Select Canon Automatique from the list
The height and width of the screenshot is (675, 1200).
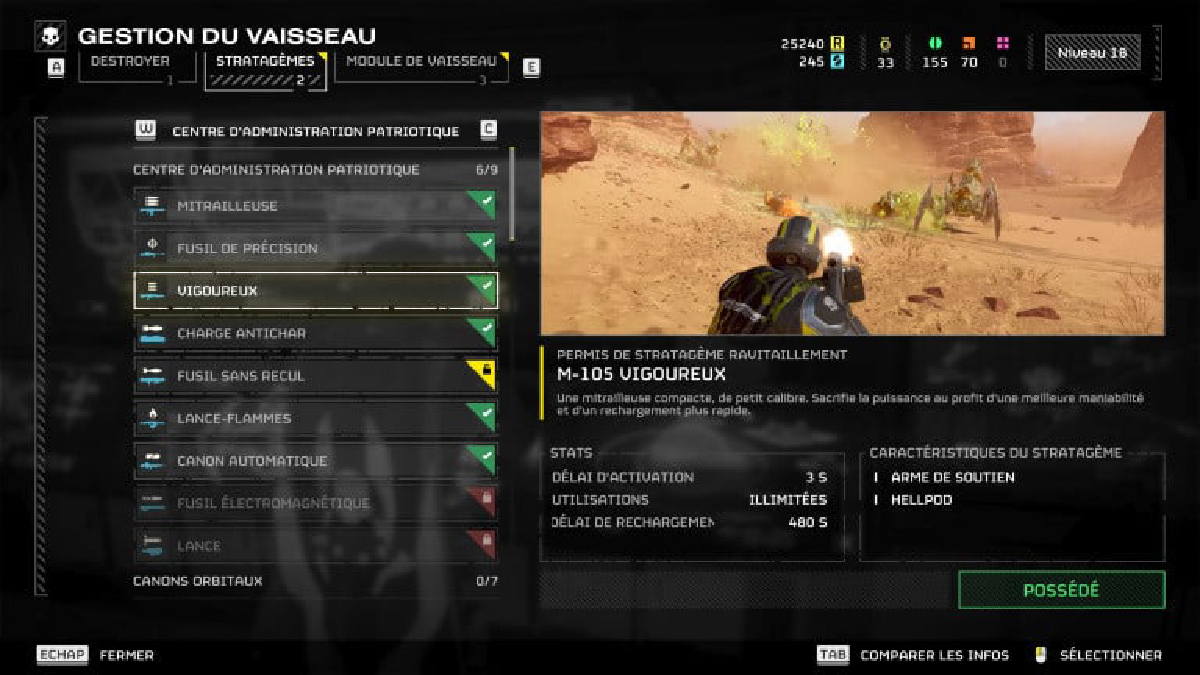click(x=315, y=461)
